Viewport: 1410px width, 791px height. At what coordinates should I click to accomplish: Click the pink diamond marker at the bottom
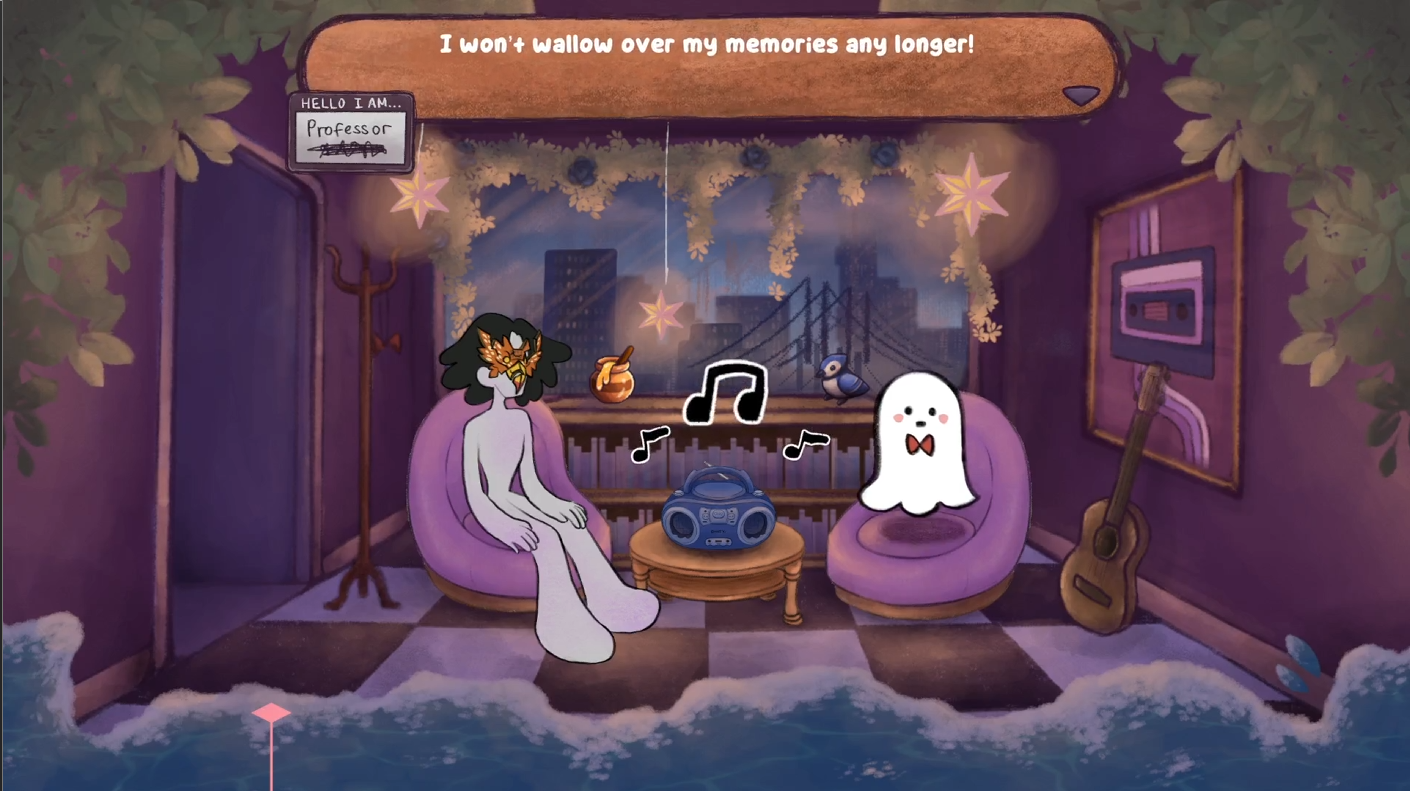coord(272,712)
